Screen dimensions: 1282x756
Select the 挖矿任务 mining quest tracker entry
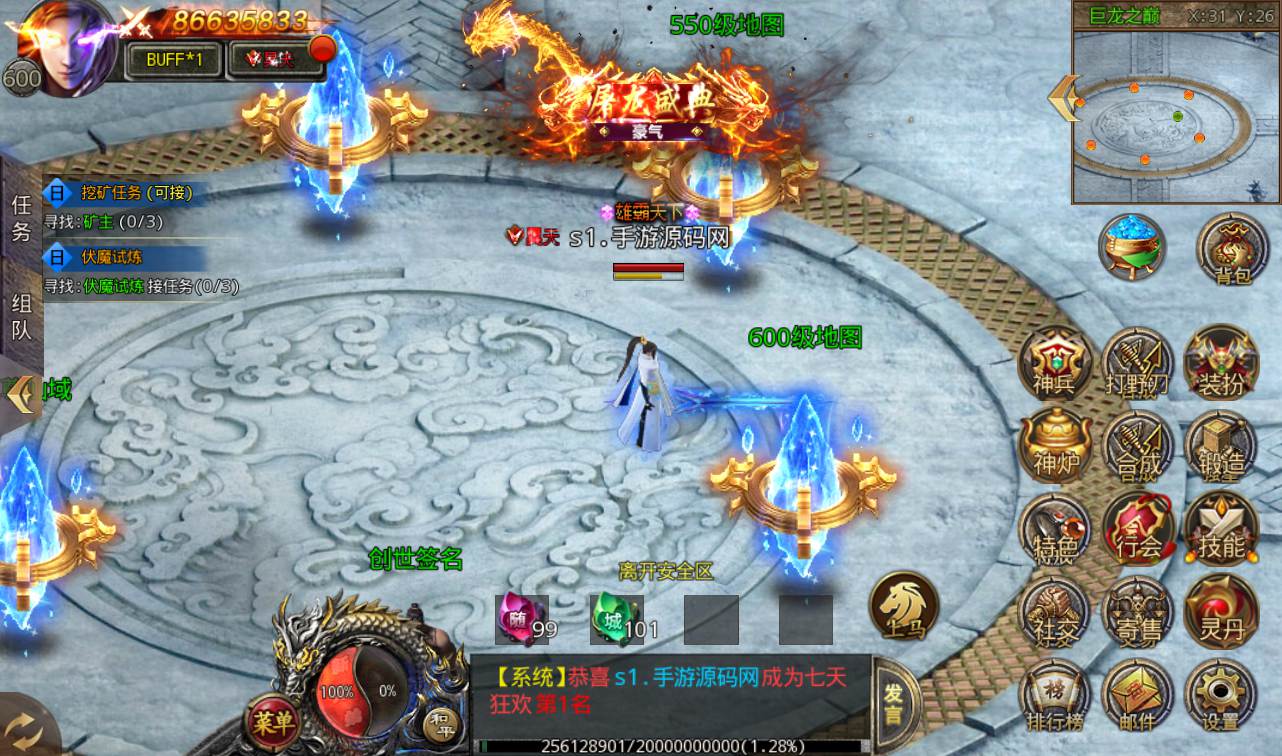(x=135, y=193)
